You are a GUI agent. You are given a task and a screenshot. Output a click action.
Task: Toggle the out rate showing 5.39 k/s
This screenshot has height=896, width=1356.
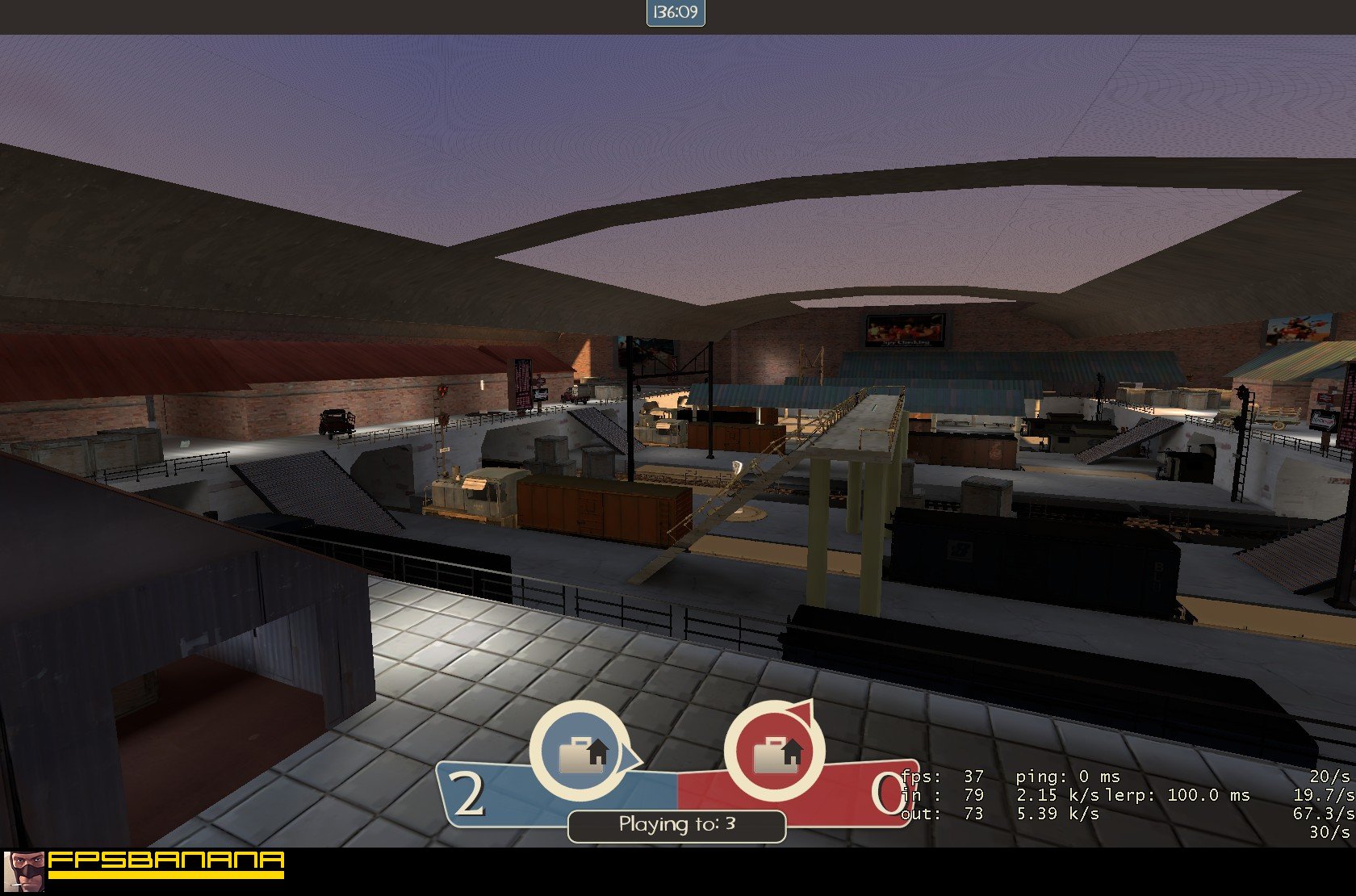coord(1057,814)
